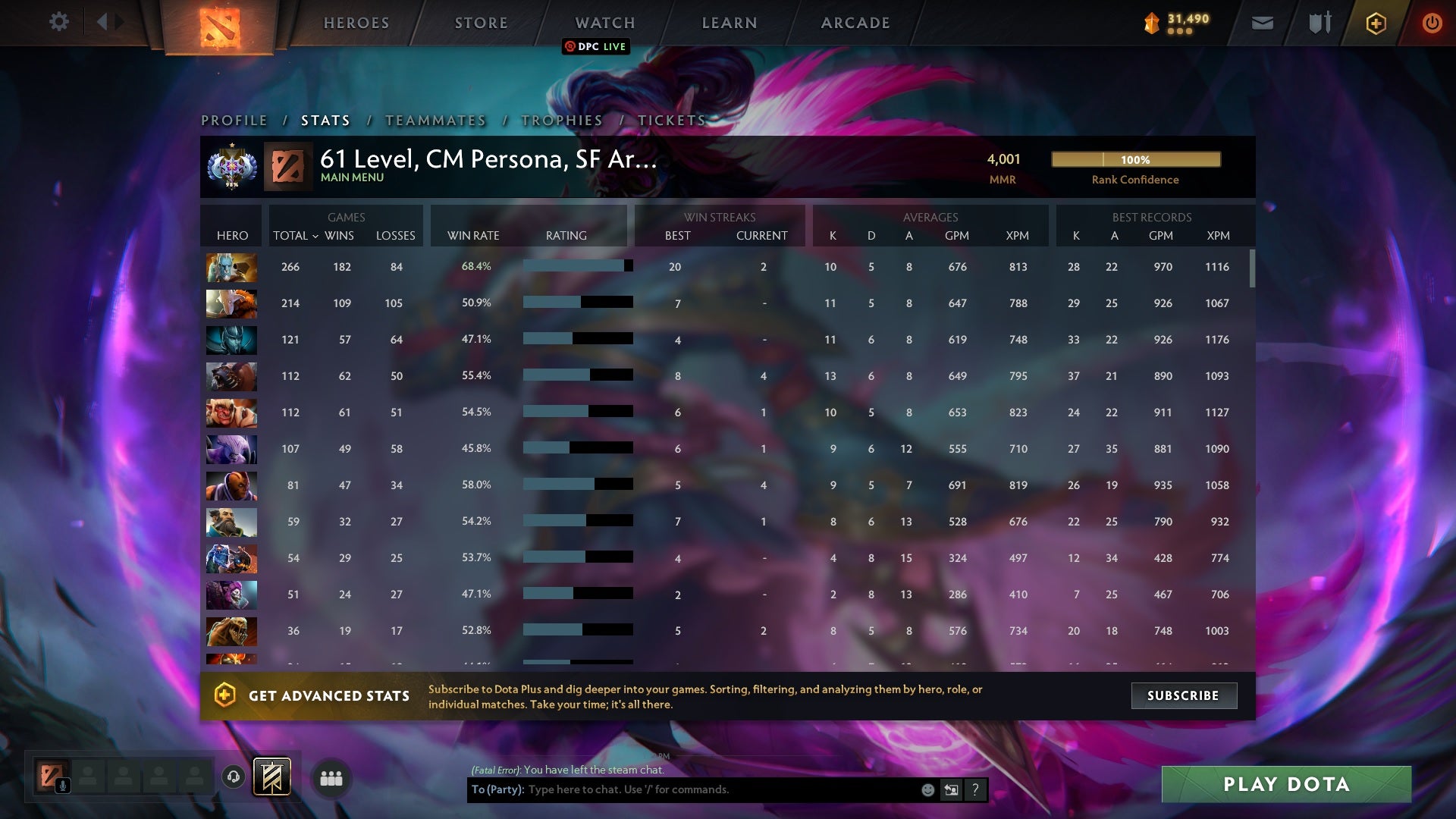Open the mail/notifications inbox icon

pyautogui.click(x=1261, y=23)
